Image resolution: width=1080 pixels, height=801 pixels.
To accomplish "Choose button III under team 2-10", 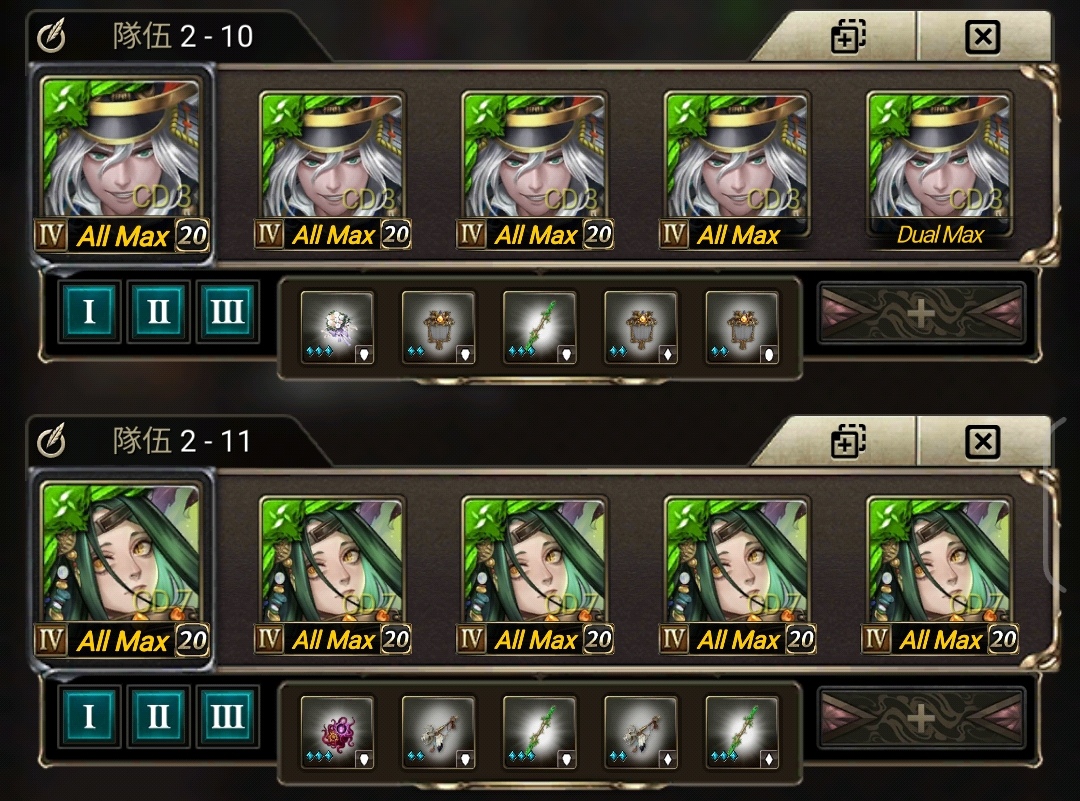I will point(227,313).
